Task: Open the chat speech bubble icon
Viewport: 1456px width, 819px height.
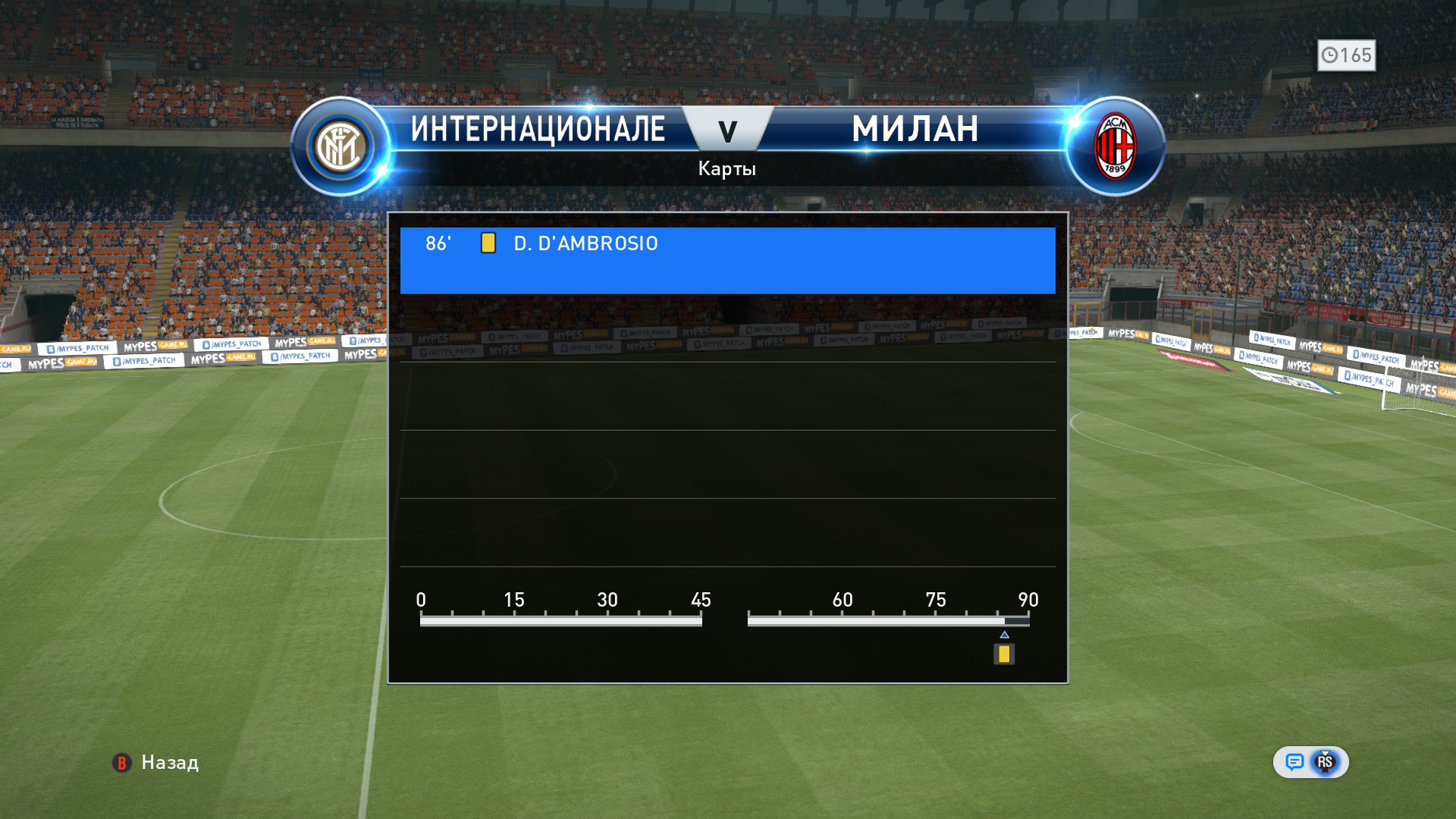Action: (x=1294, y=762)
